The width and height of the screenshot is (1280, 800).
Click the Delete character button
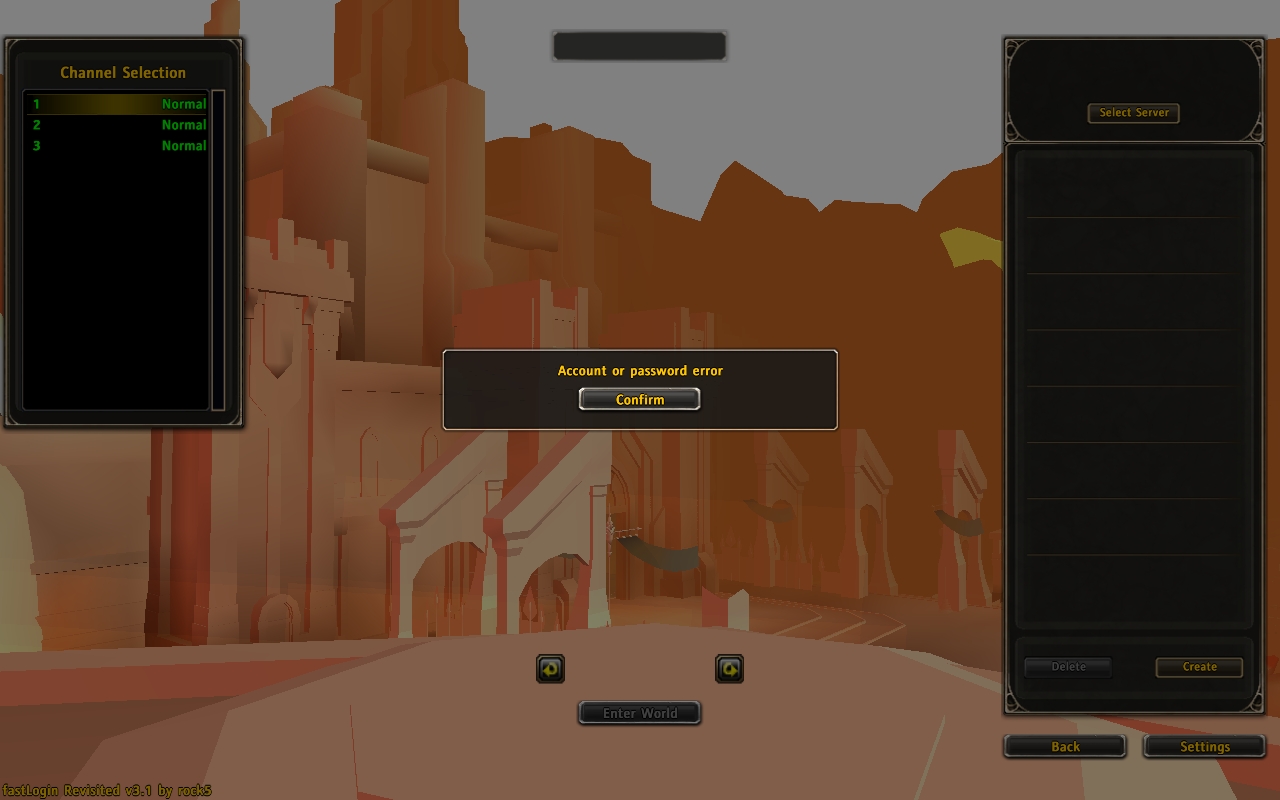[1068, 667]
